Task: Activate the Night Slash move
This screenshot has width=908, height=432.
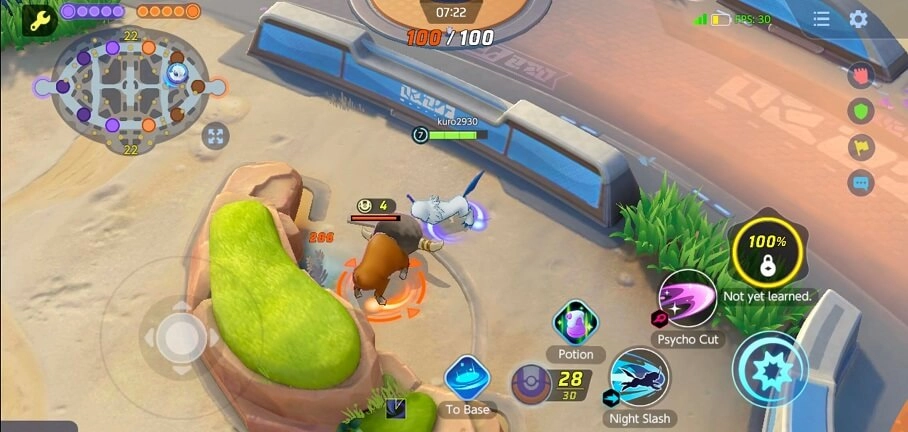Action: [639, 377]
